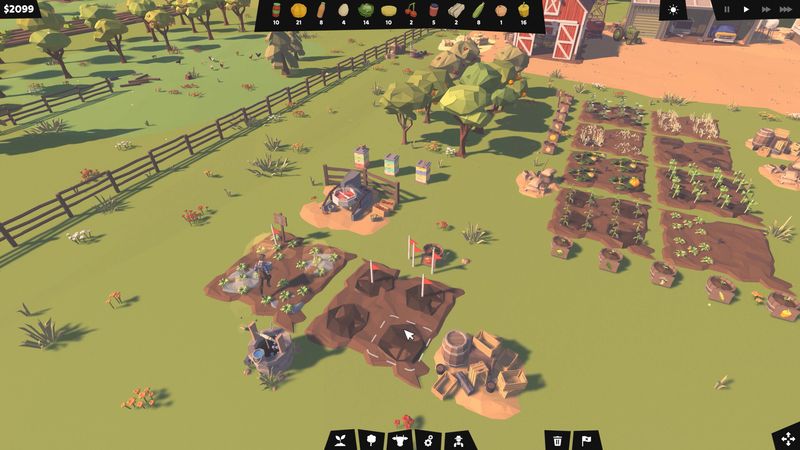Open the trees build menu
The width and height of the screenshot is (800, 450).
(x=369, y=439)
